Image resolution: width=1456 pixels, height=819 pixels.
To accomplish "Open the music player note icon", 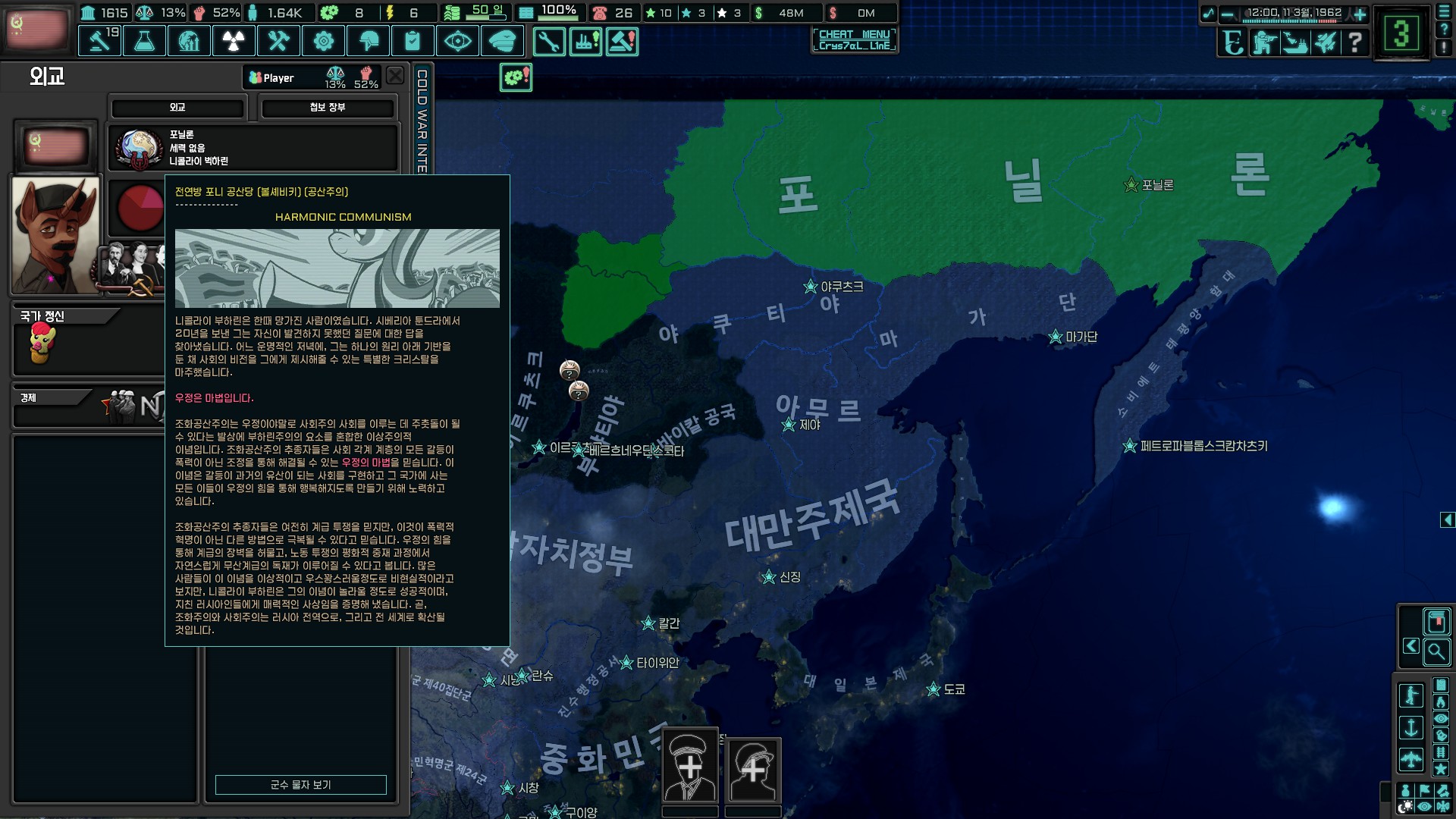I will pyautogui.click(x=1208, y=14).
